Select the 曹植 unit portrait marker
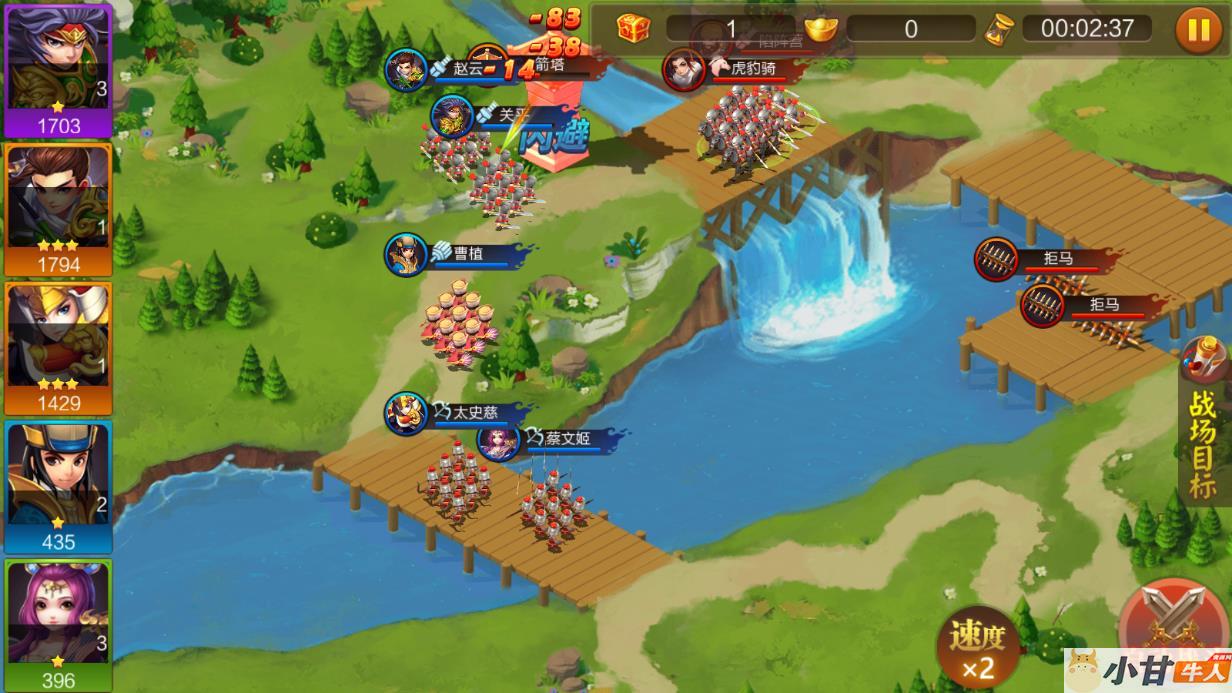This screenshot has height=693, width=1232. (x=407, y=254)
